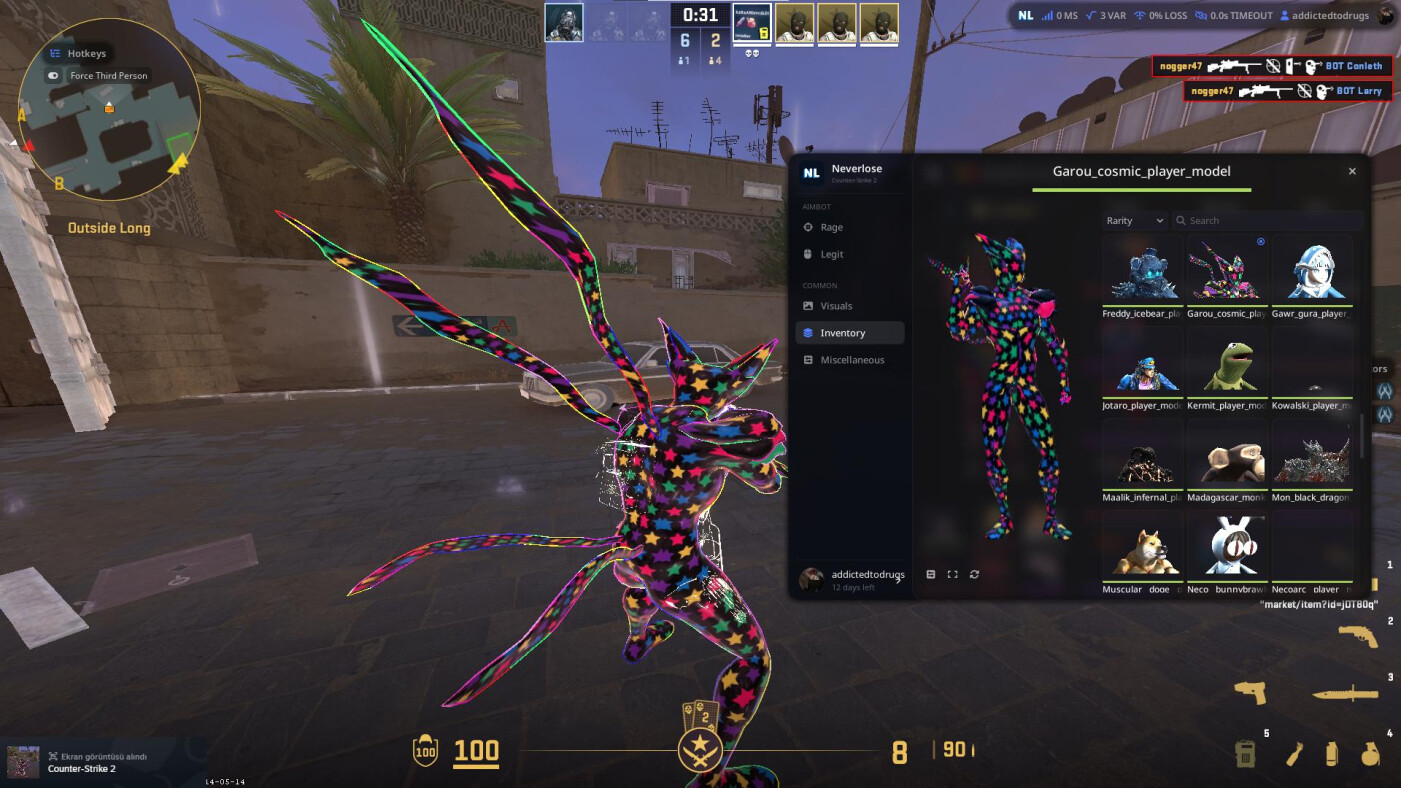Select the Mon black dragon model

[x=1312, y=460]
